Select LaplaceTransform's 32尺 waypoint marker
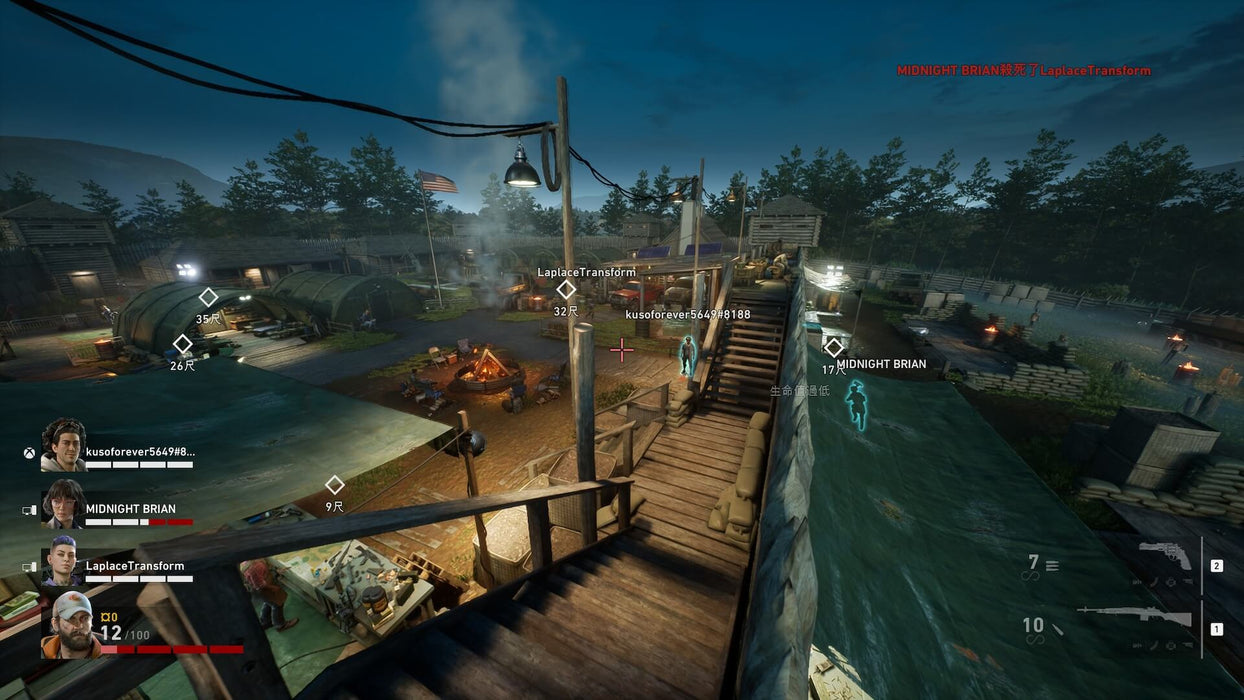This screenshot has width=1244, height=700. point(566,290)
